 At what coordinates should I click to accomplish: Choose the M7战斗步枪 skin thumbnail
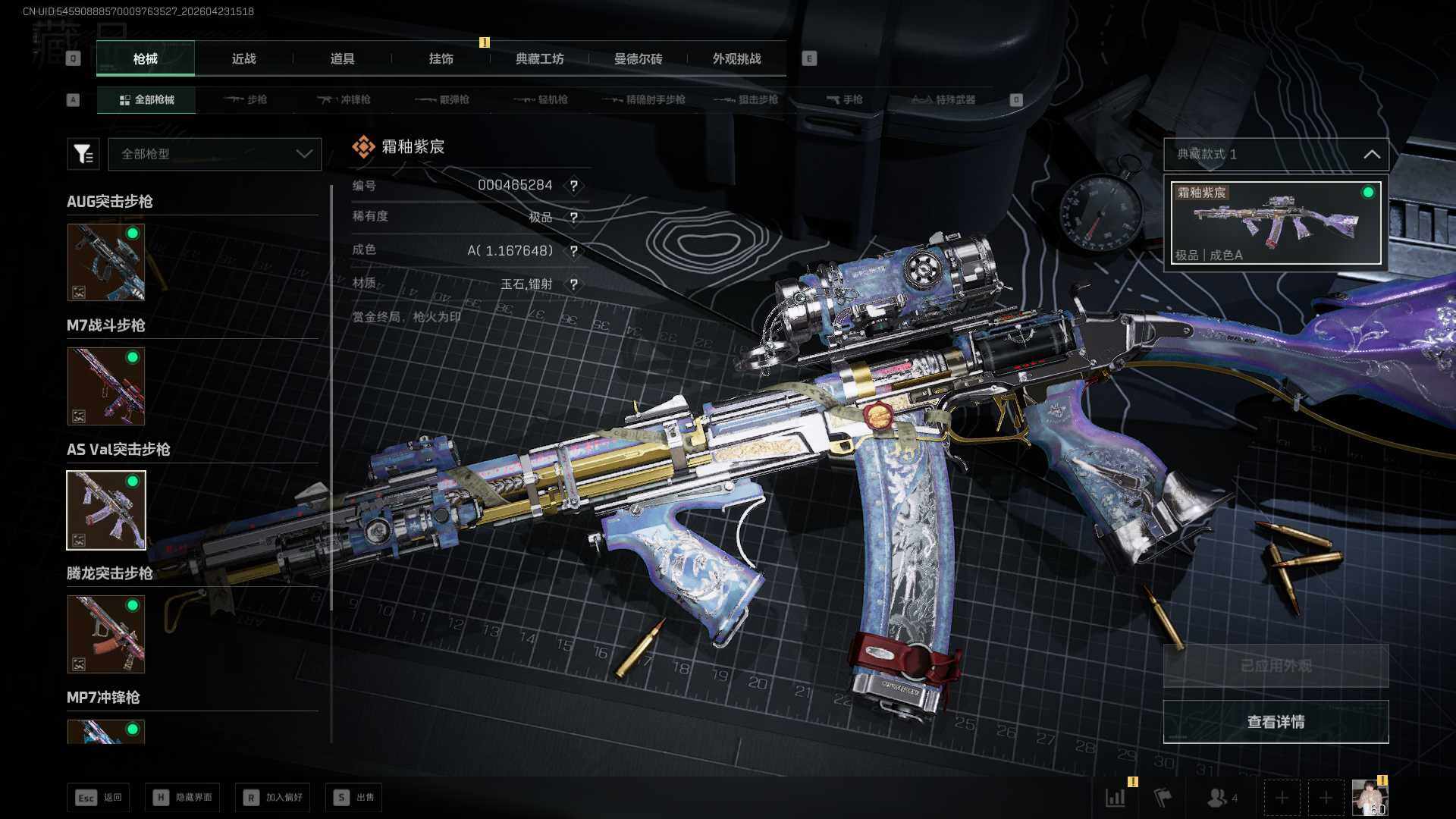(x=106, y=386)
